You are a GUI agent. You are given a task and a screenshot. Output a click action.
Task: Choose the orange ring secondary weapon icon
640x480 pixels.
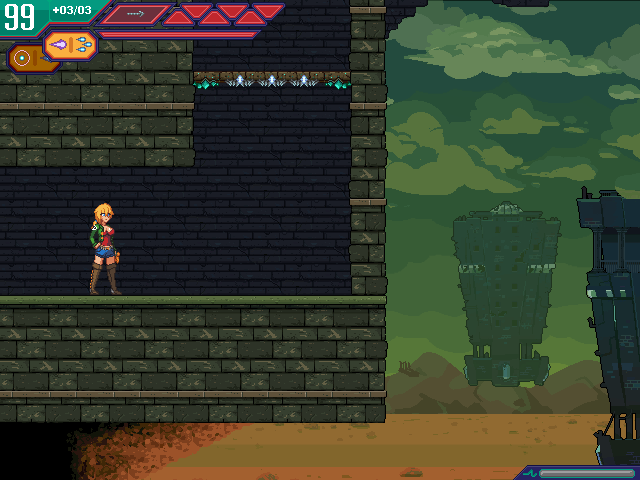coord(22,59)
